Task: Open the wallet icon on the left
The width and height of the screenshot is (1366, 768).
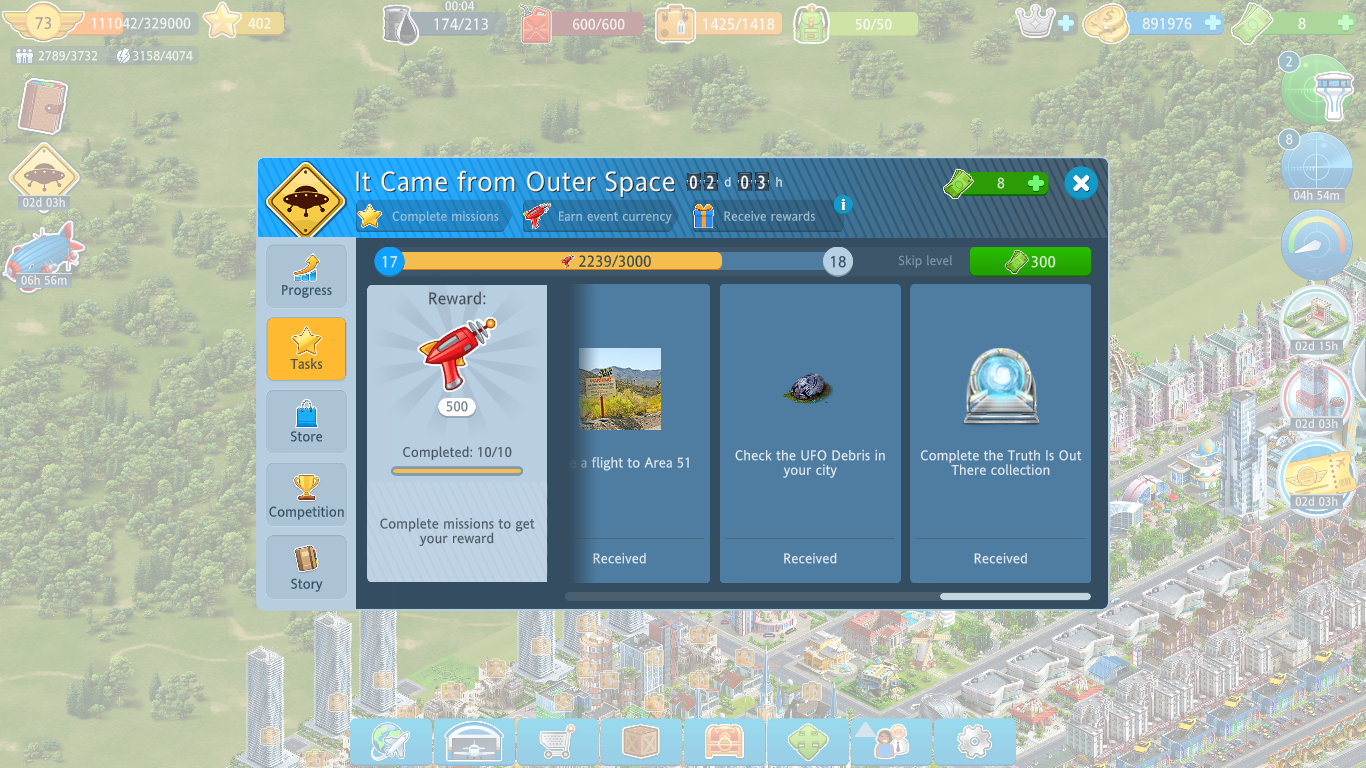Action: [x=43, y=106]
